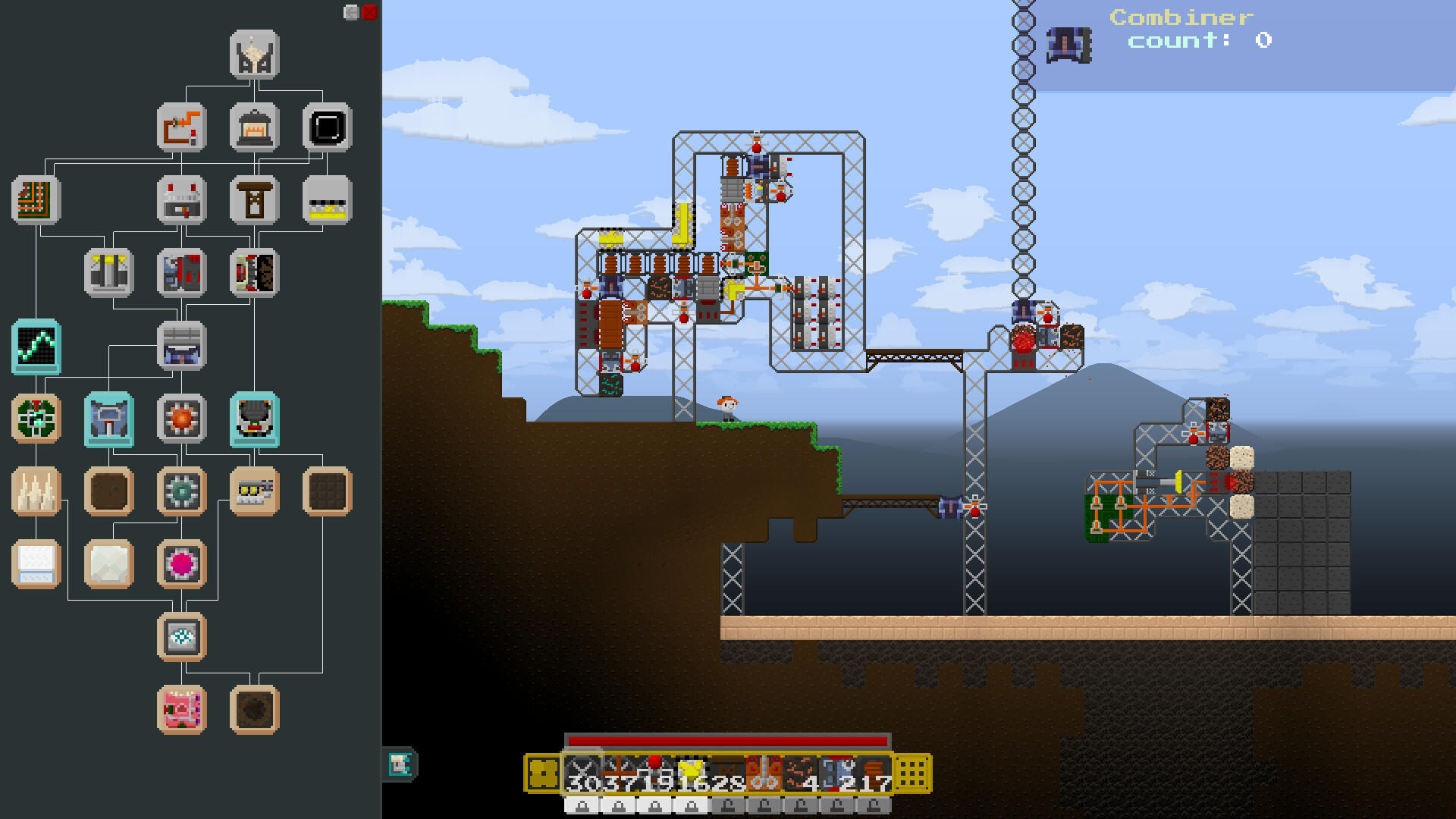Click the small teal icon at panel's bottom edge
Viewport: 1456px width, 819px height.
click(x=400, y=764)
